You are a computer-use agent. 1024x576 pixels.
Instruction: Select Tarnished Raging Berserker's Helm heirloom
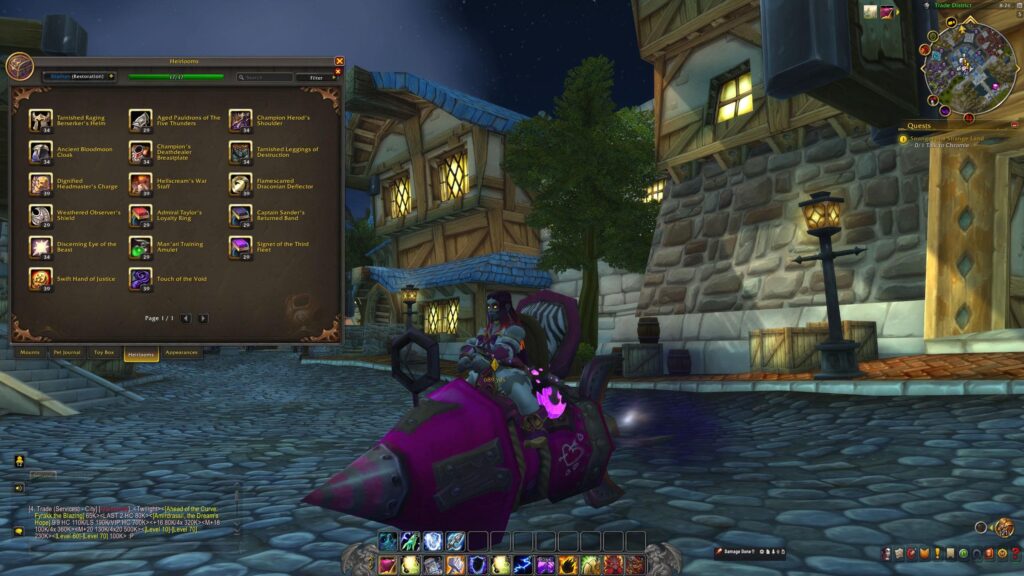[41, 121]
